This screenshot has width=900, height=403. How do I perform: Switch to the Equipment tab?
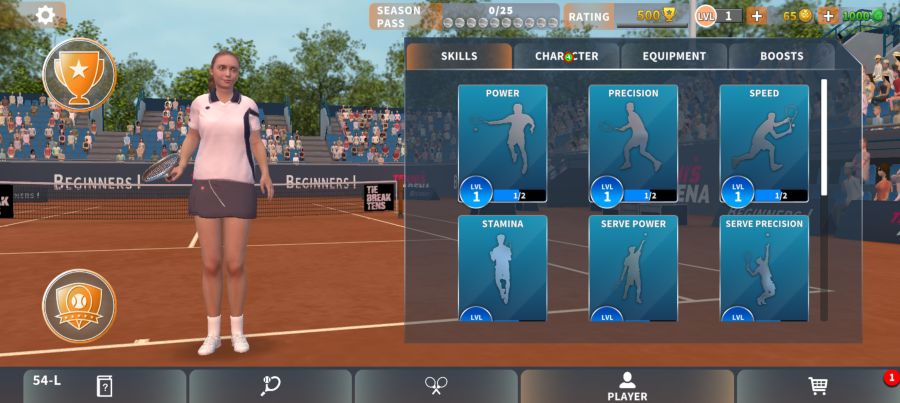pos(674,56)
